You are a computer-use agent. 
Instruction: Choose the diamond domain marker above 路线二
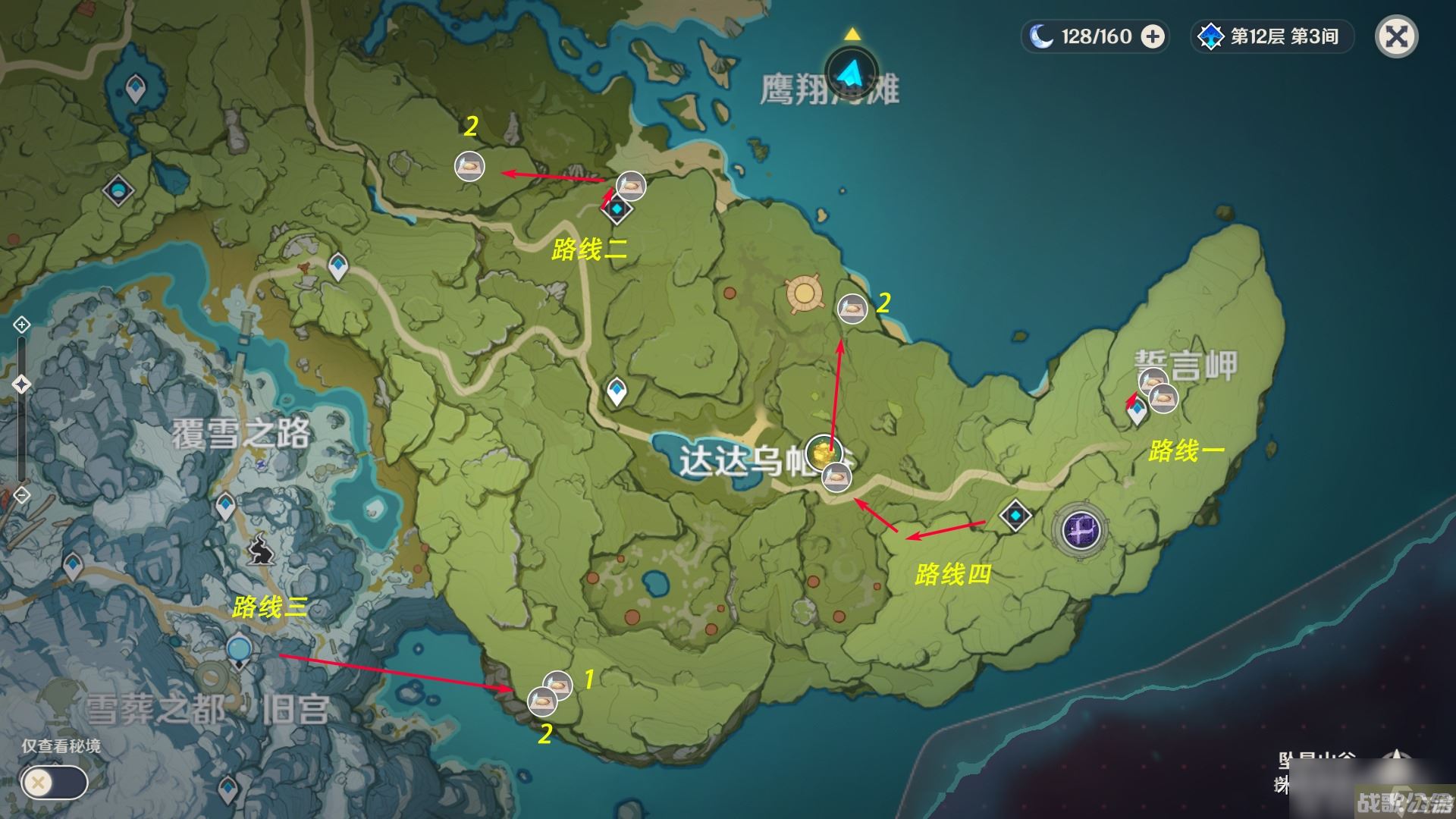coord(617,209)
